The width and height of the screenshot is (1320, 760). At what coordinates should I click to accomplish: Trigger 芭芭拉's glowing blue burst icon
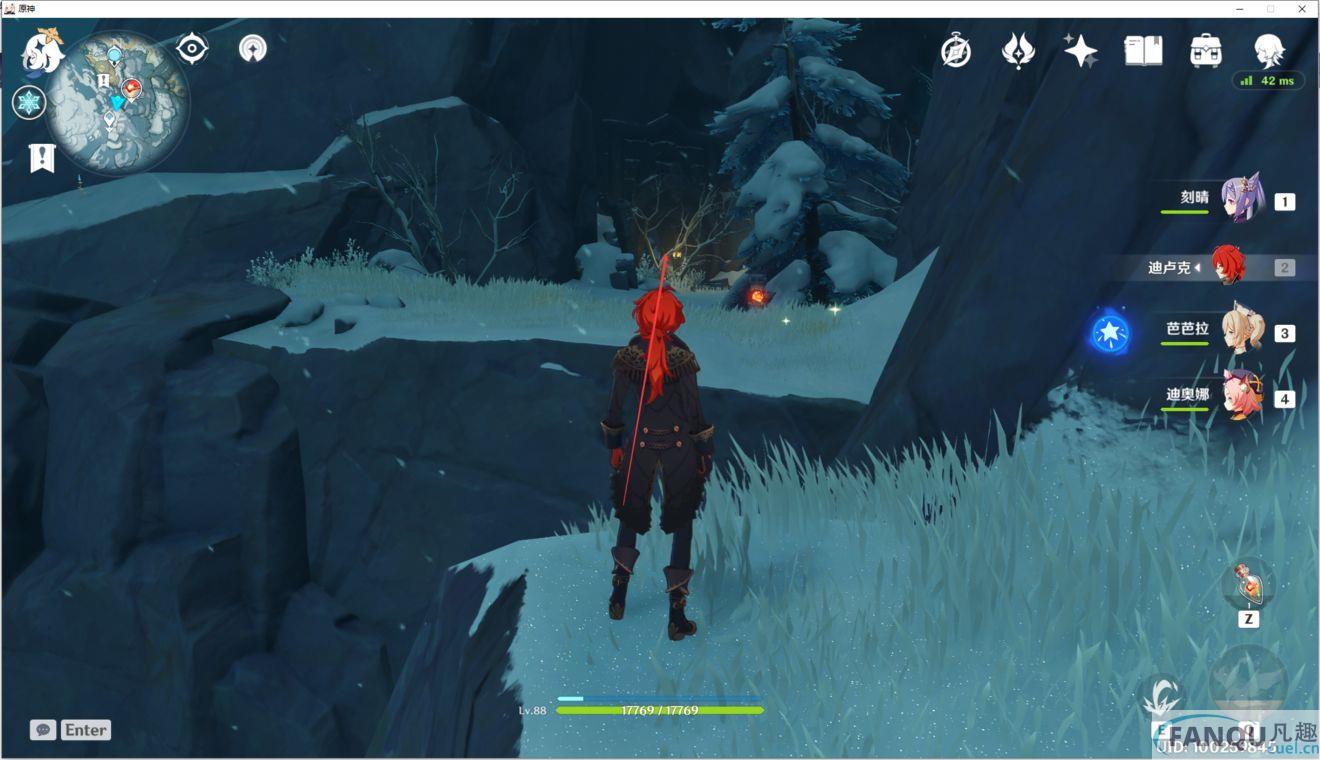point(1109,334)
